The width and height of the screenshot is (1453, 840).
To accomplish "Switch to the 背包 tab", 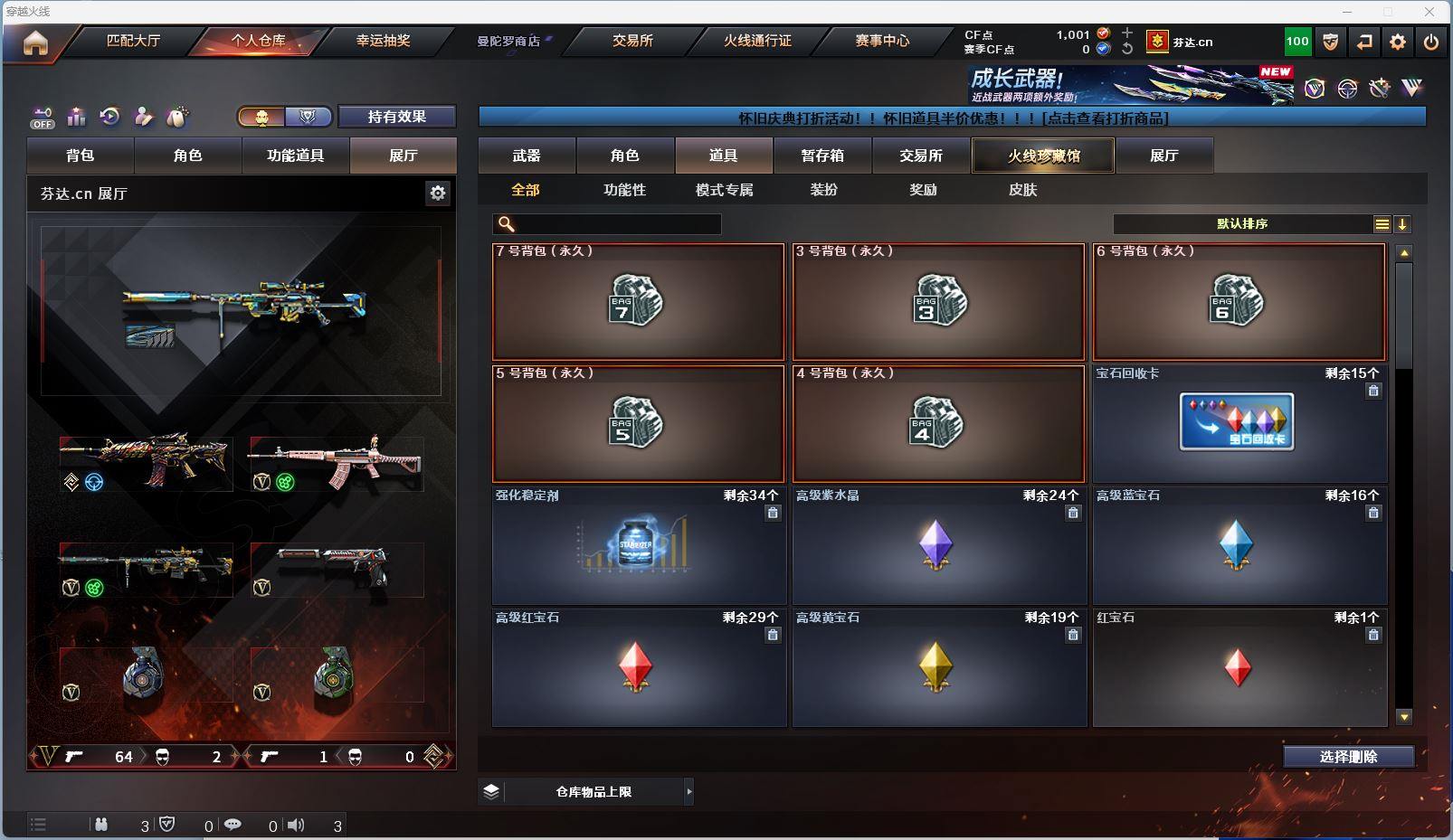I will tap(81, 156).
